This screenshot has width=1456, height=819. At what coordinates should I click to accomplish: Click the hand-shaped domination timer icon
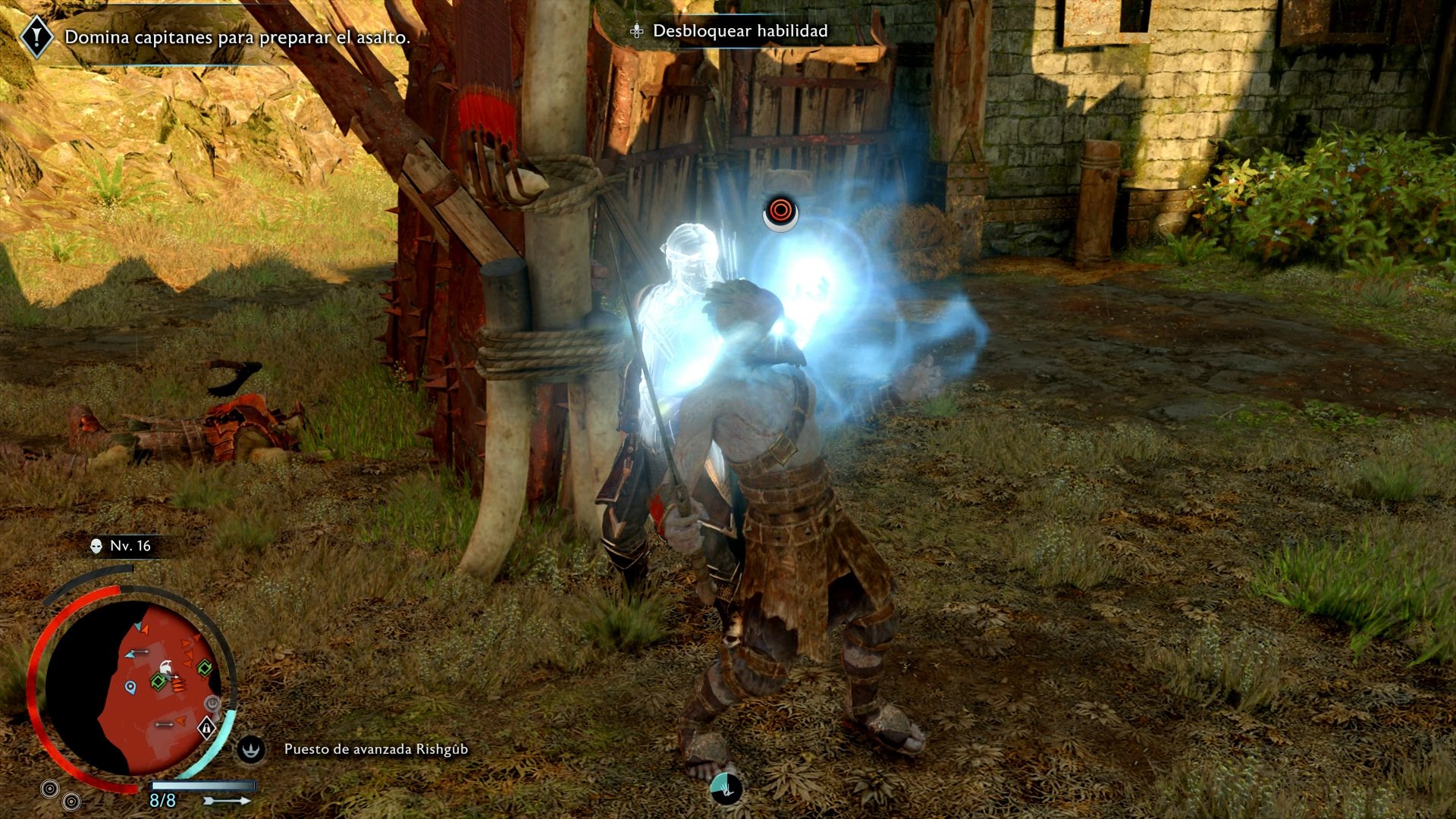[726, 789]
